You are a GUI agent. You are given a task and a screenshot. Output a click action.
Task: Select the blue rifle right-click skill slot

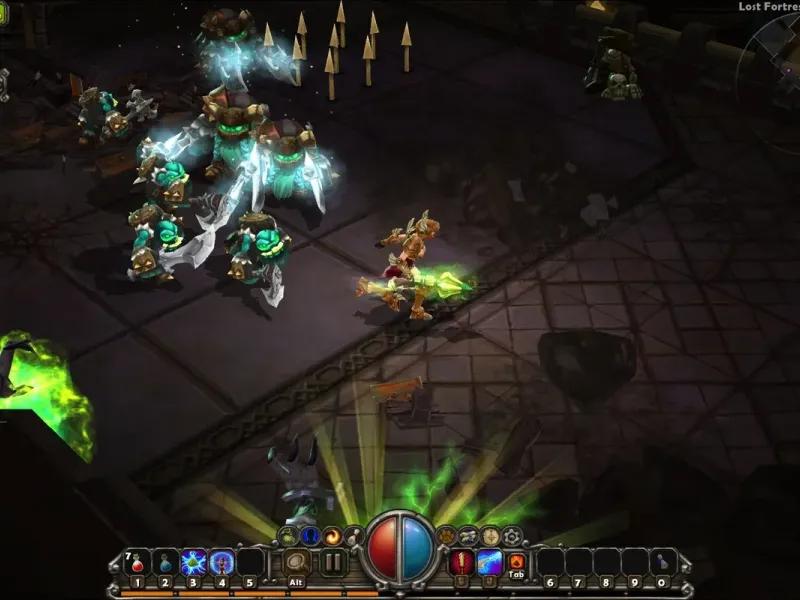pyautogui.click(x=489, y=562)
